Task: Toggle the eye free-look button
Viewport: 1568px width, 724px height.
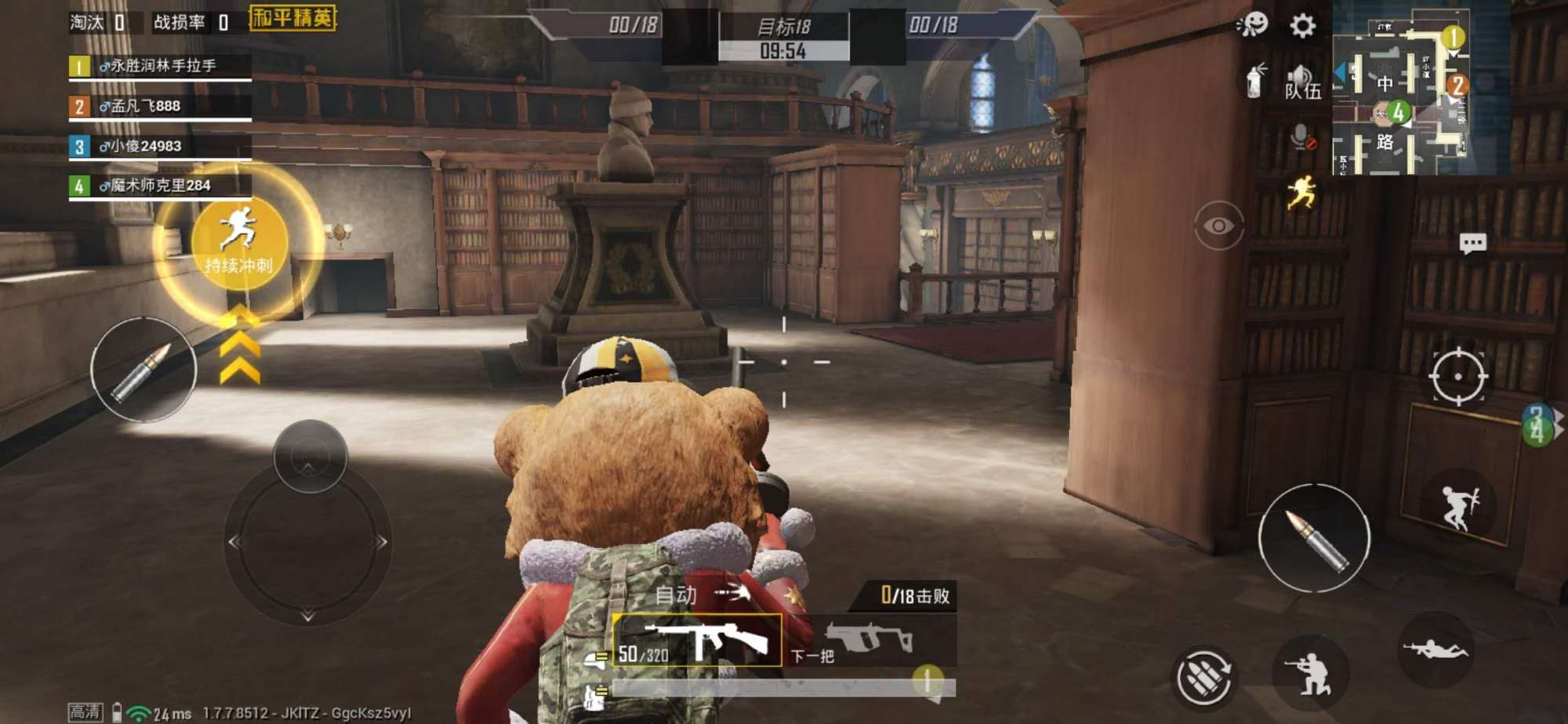Action: (1218, 226)
